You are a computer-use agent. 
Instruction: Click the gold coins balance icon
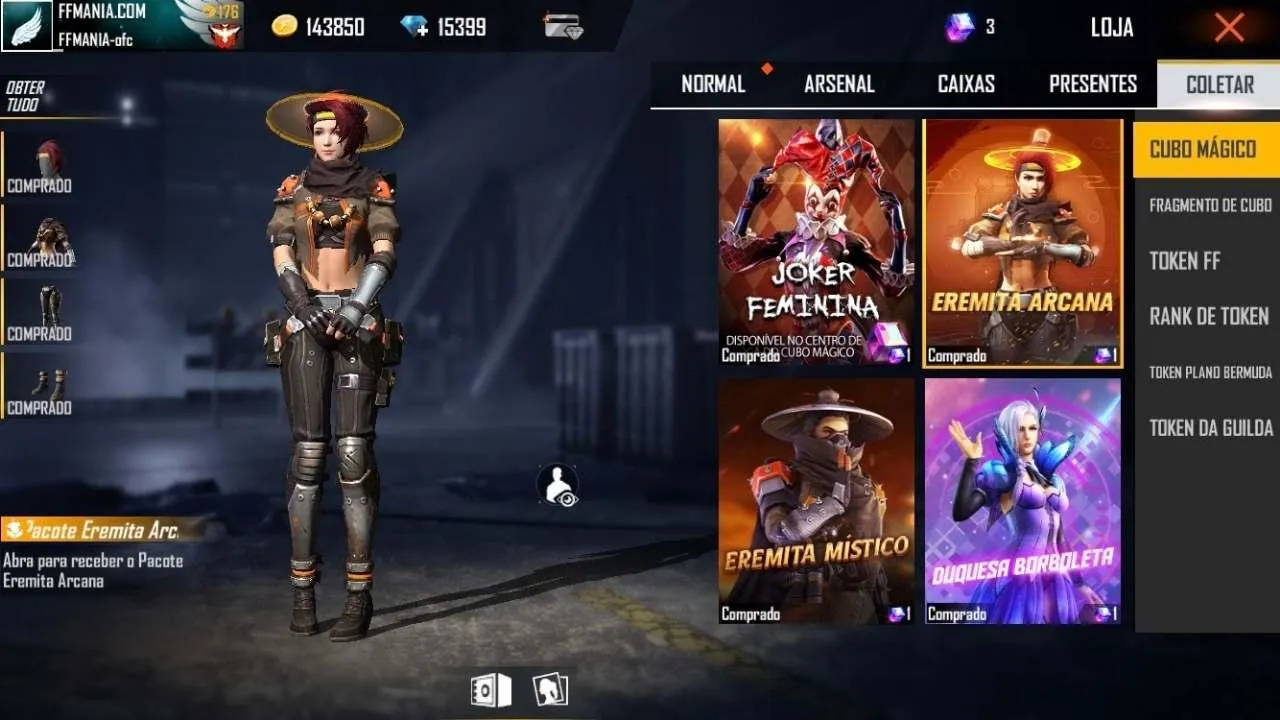pos(285,27)
